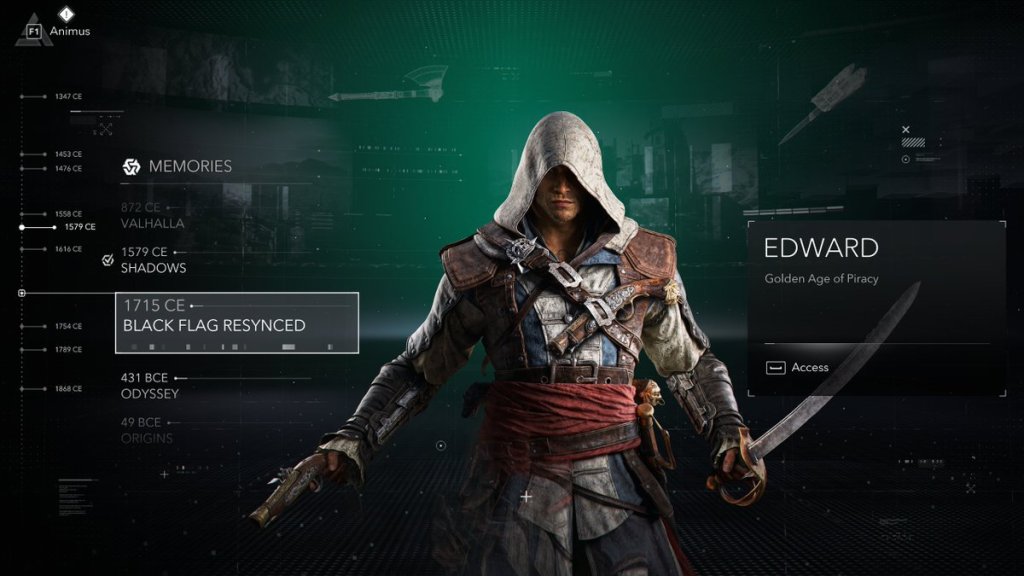Open the Black Flag Resynced memory

pos(237,322)
